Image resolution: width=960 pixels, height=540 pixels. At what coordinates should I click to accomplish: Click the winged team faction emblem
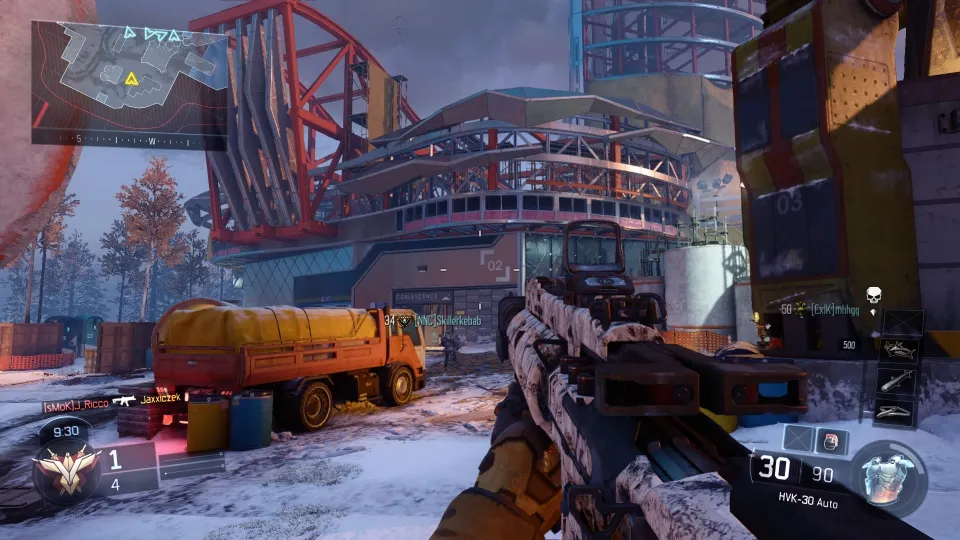(65, 468)
